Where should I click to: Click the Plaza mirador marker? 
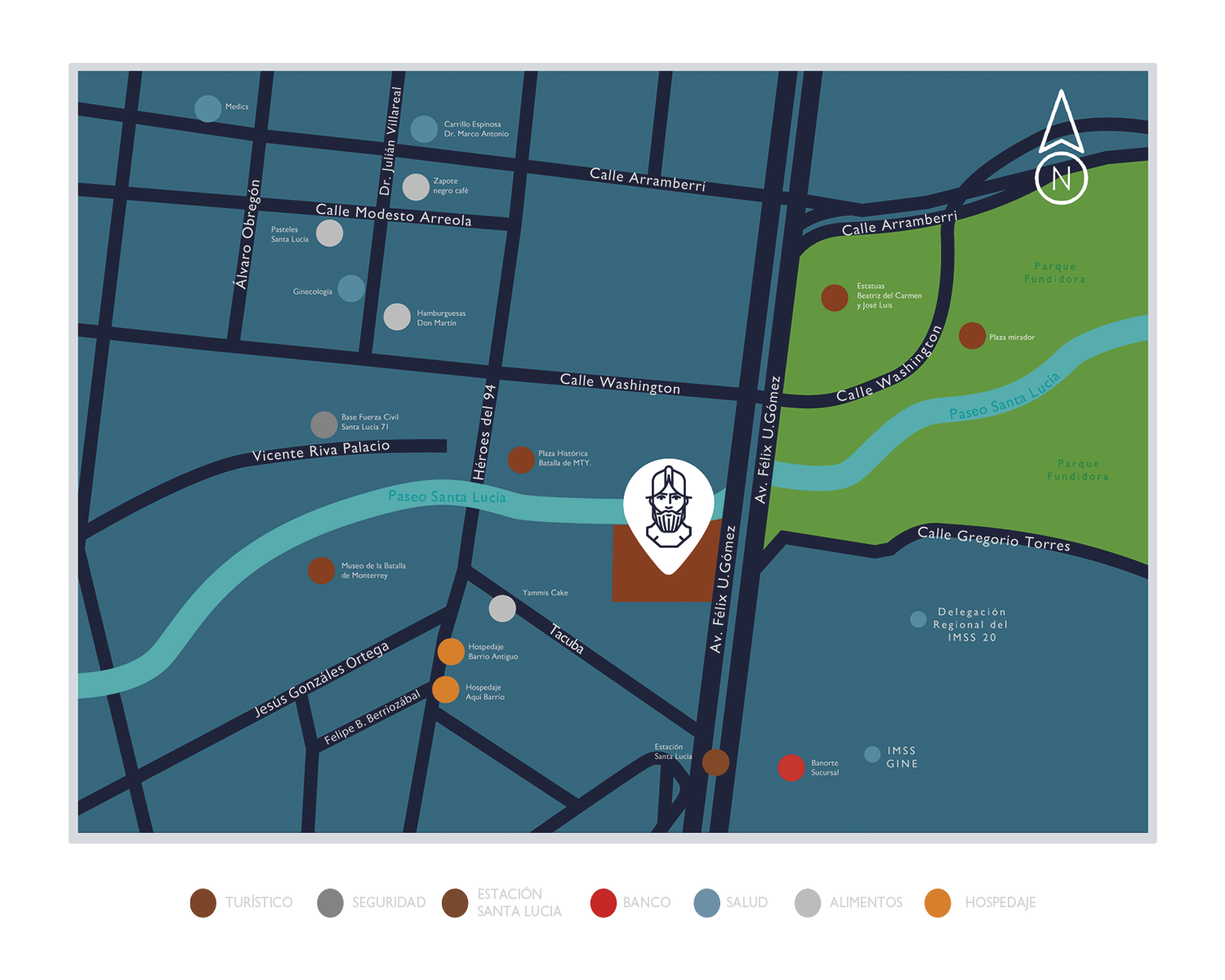point(972,336)
